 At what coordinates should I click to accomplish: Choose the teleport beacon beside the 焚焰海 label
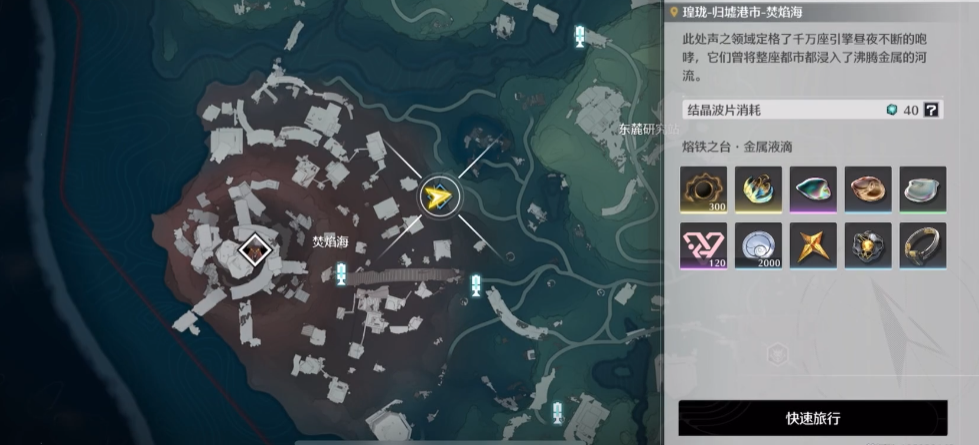pos(342,273)
